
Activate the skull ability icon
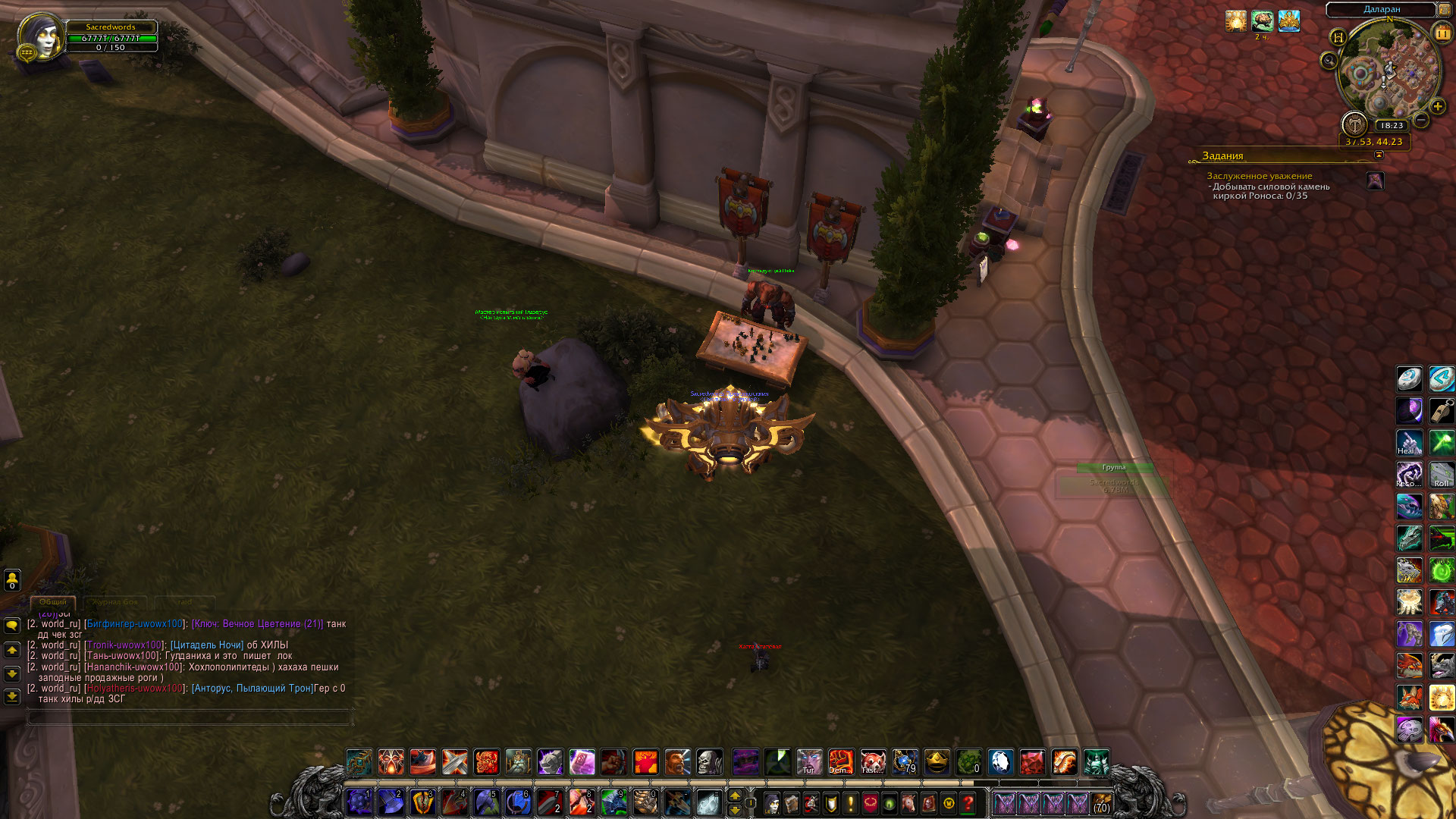click(710, 761)
